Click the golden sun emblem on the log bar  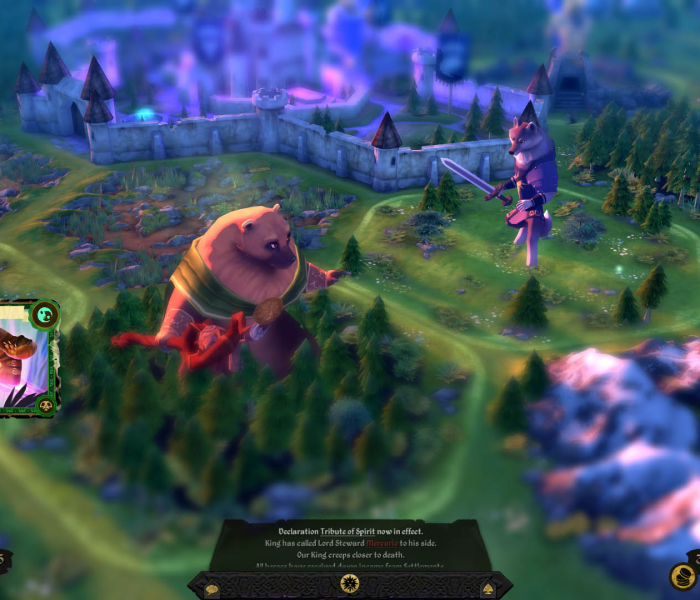pos(349,585)
